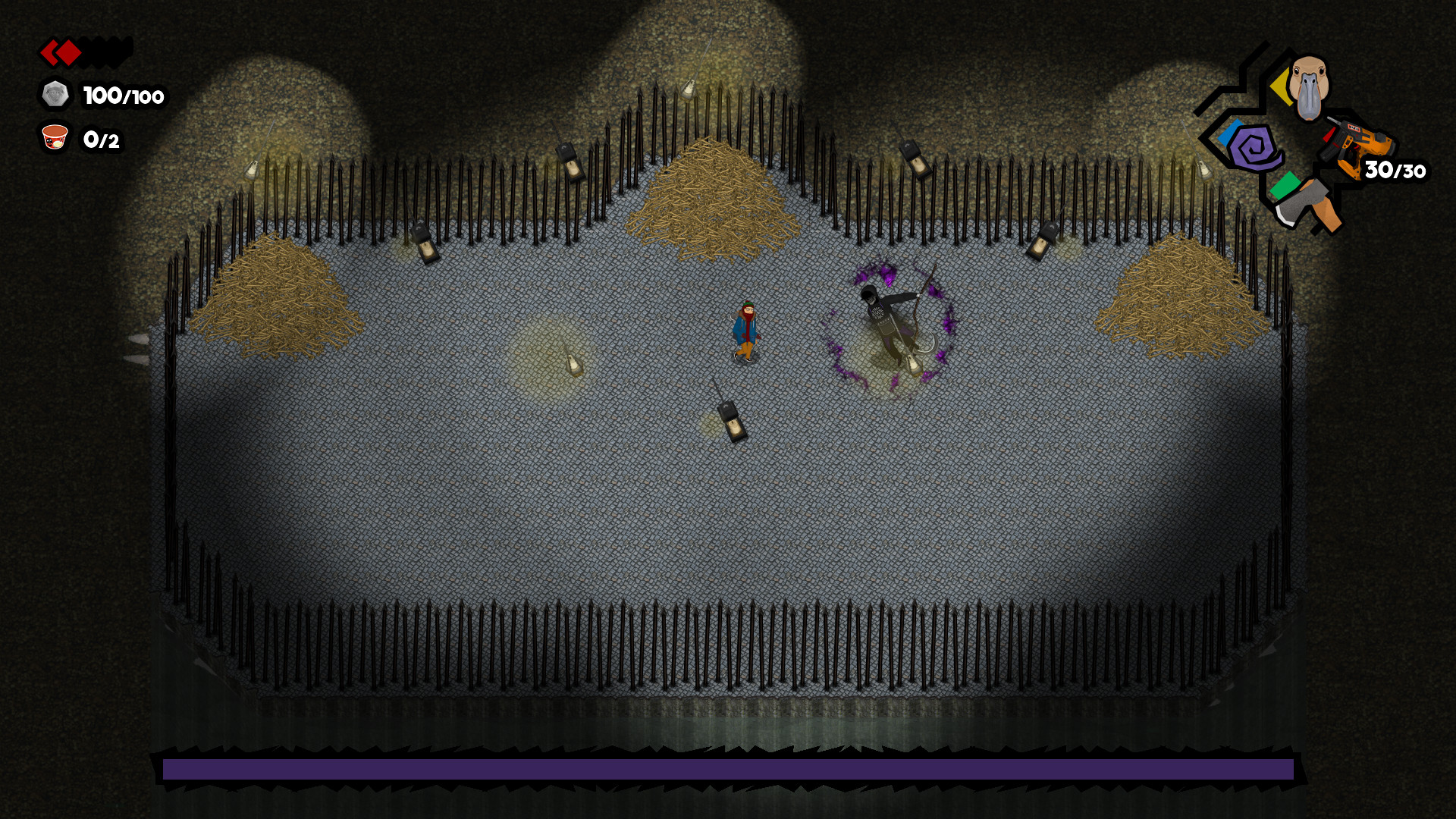
Task: Select the hatchet weapon icon
Action: [x=1310, y=206]
